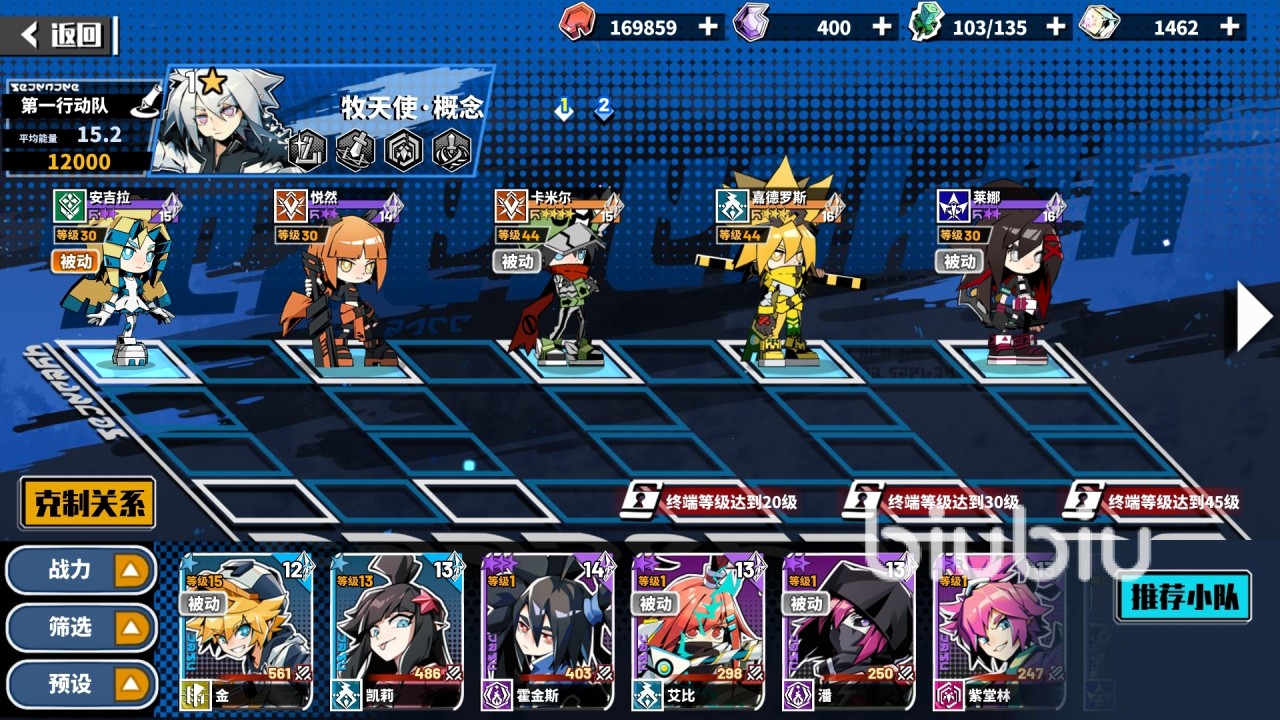Choose the 紫堂林 character card
Screen dimensions: 1280x720
pos(998,632)
